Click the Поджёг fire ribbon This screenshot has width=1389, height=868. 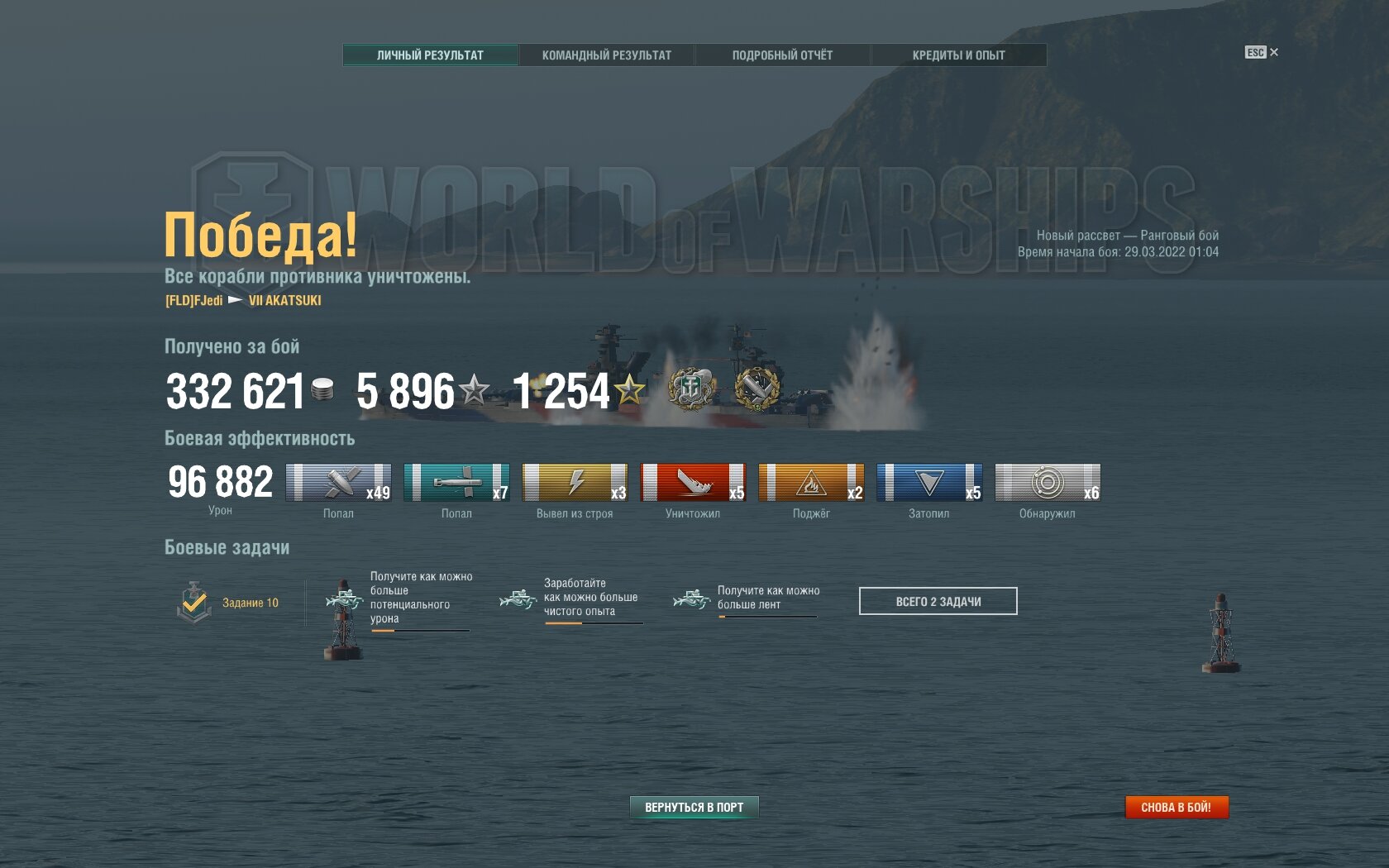click(811, 483)
